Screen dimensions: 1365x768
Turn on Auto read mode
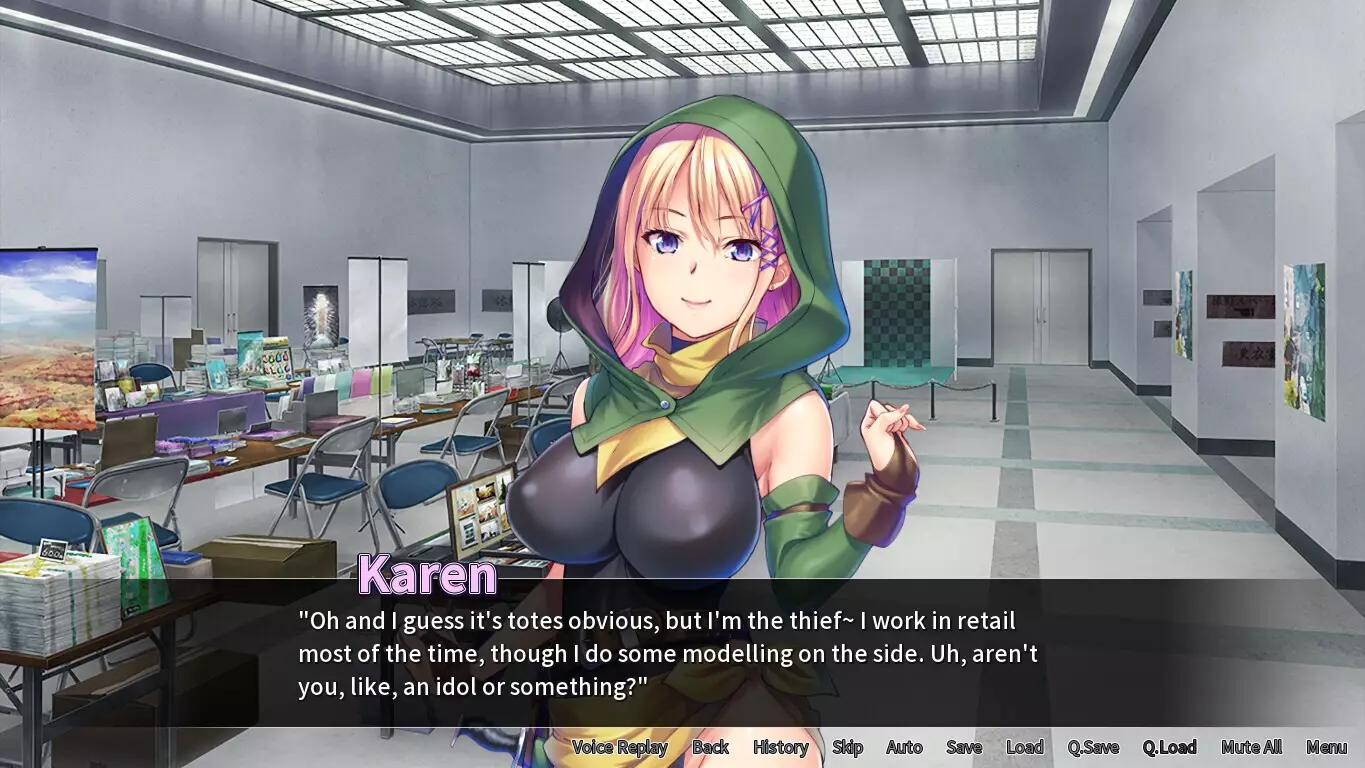pyautogui.click(x=903, y=747)
